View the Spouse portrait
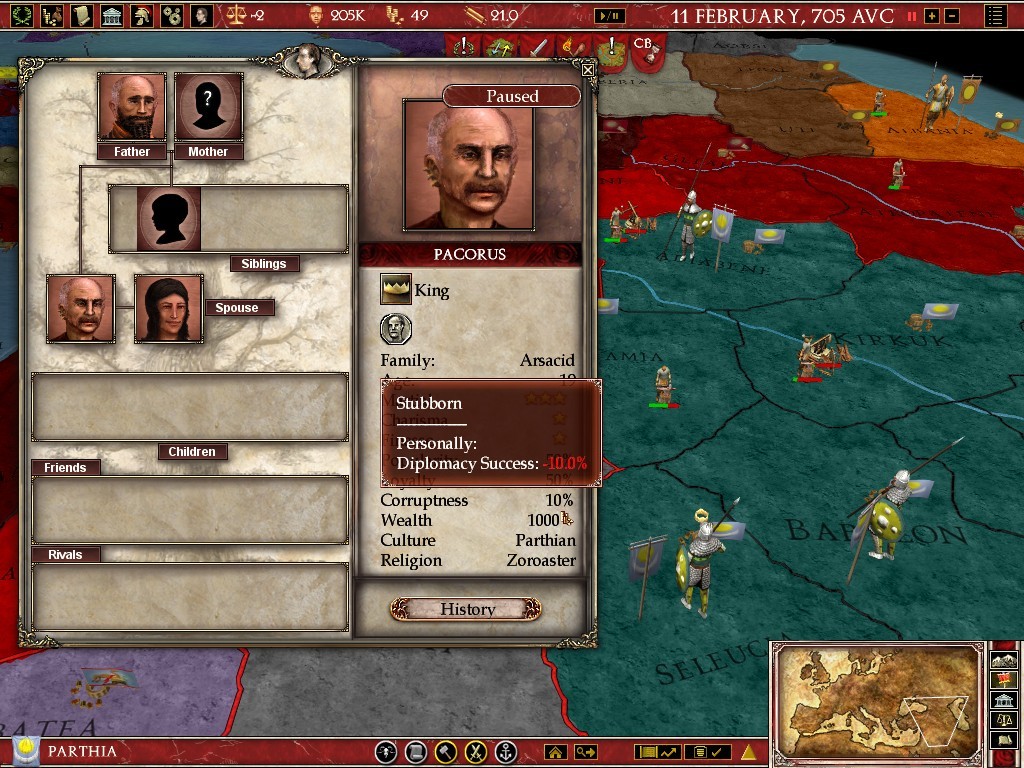The width and height of the screenshot is (1024, 768). pyautogui.click(x=168, y=308)
